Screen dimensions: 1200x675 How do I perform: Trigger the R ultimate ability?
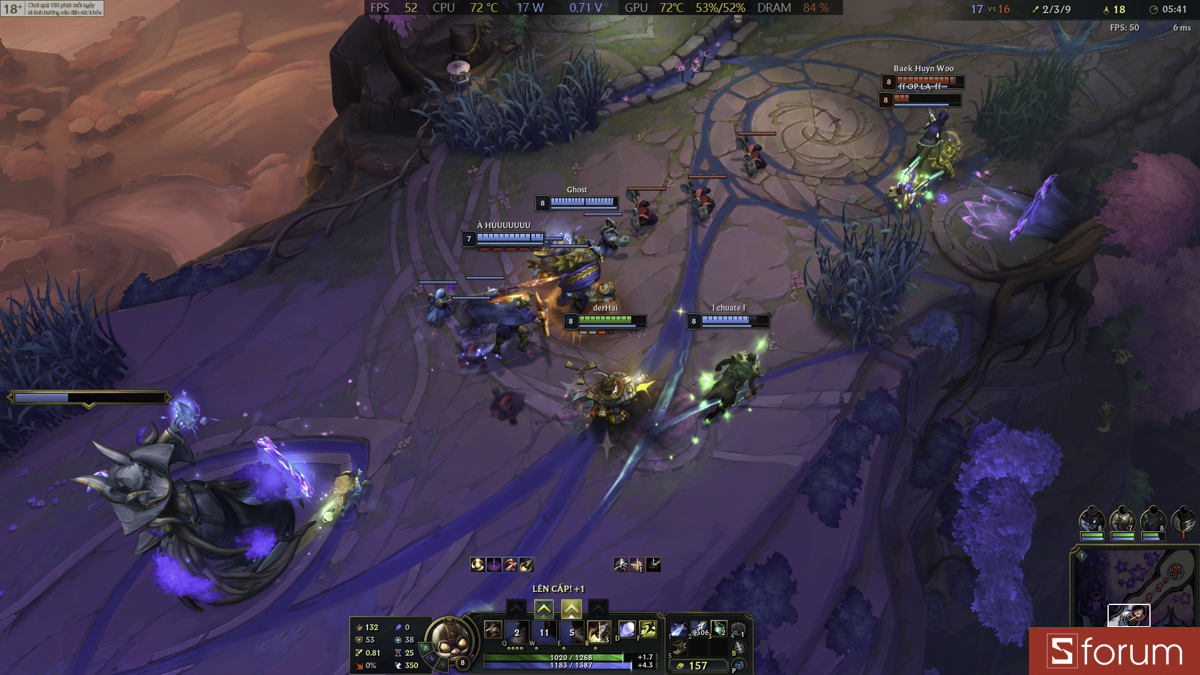pos(599,631)
